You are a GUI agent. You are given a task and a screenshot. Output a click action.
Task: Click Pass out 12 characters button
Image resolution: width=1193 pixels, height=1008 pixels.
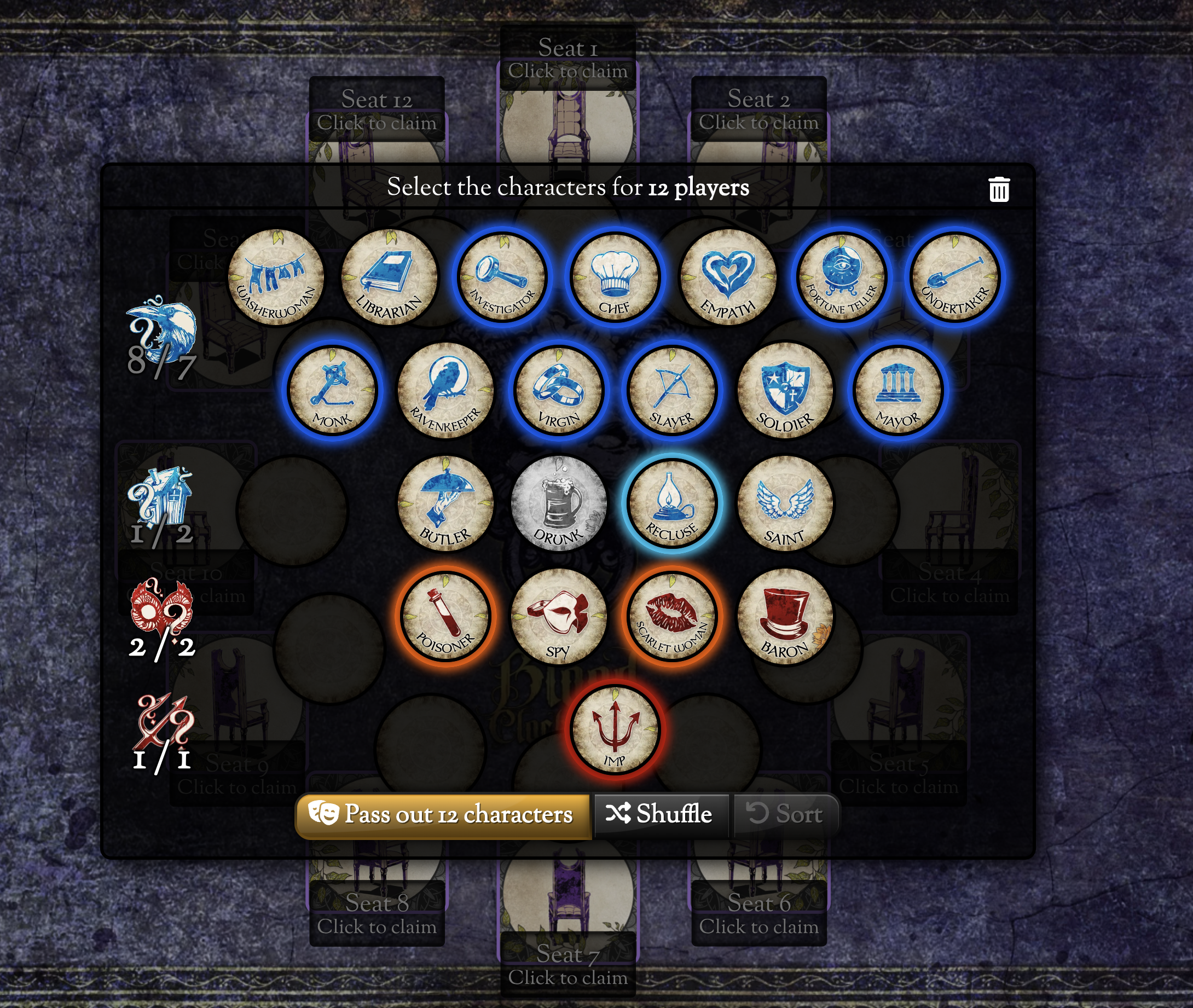(442, 814)
